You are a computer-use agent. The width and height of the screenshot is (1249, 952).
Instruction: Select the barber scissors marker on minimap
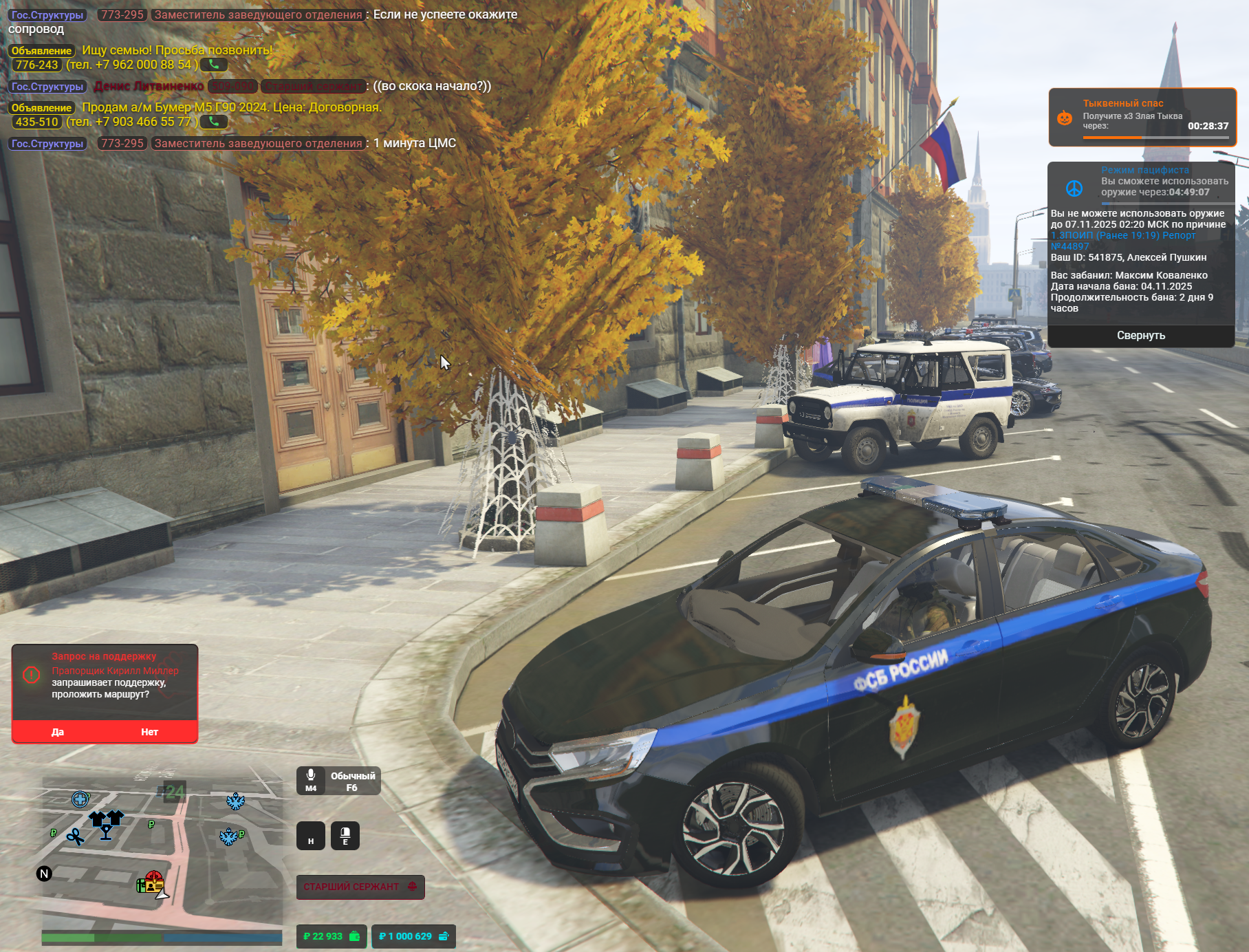tap(75, 836)
